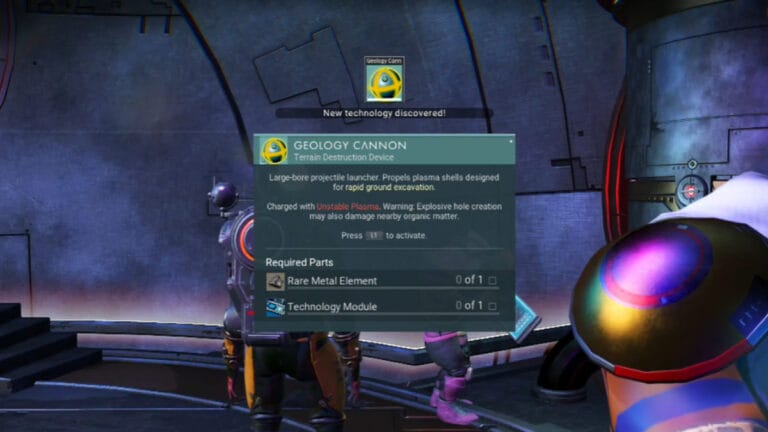
Task: Select the Geology Cannon technology thumbnail
Action: point(384,81)
